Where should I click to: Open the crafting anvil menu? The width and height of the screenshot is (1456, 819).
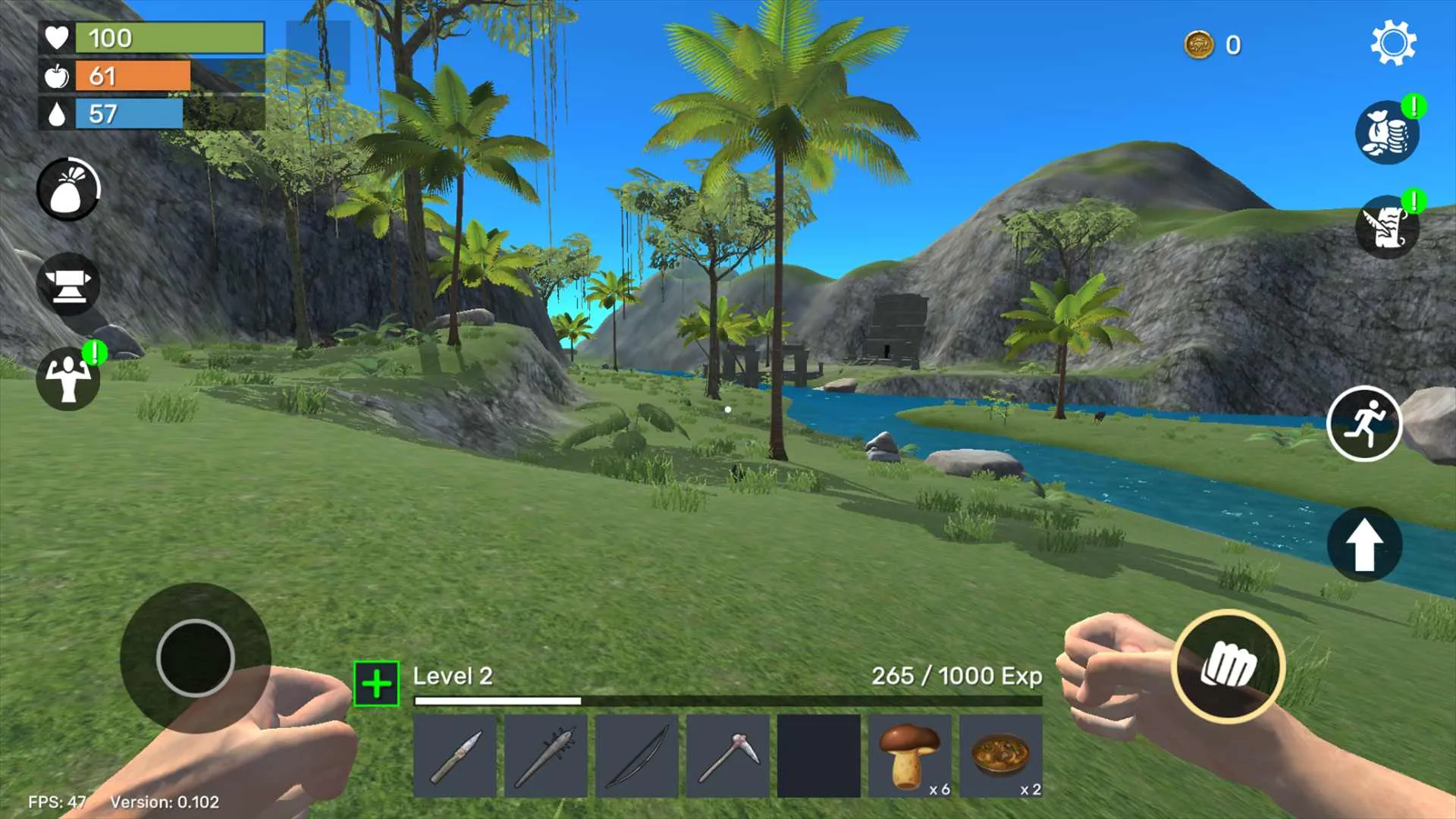point(67,284)
